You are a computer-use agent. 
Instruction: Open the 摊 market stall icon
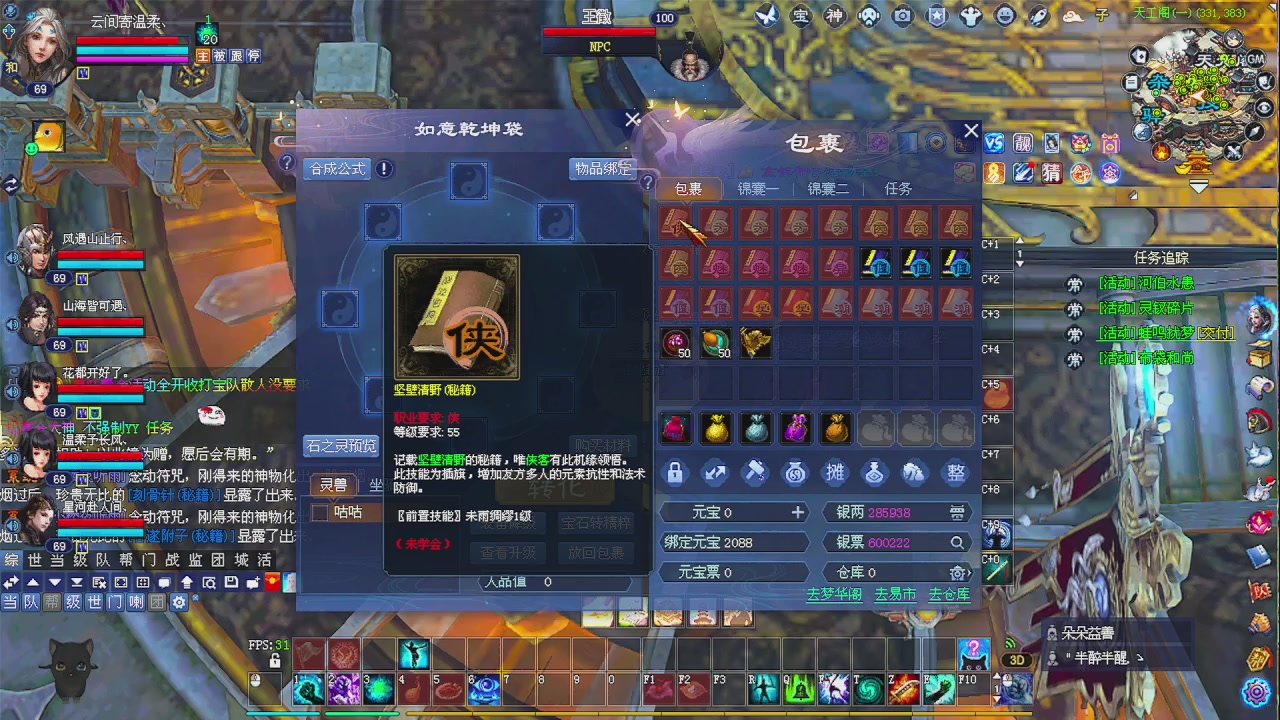[835, 473]
